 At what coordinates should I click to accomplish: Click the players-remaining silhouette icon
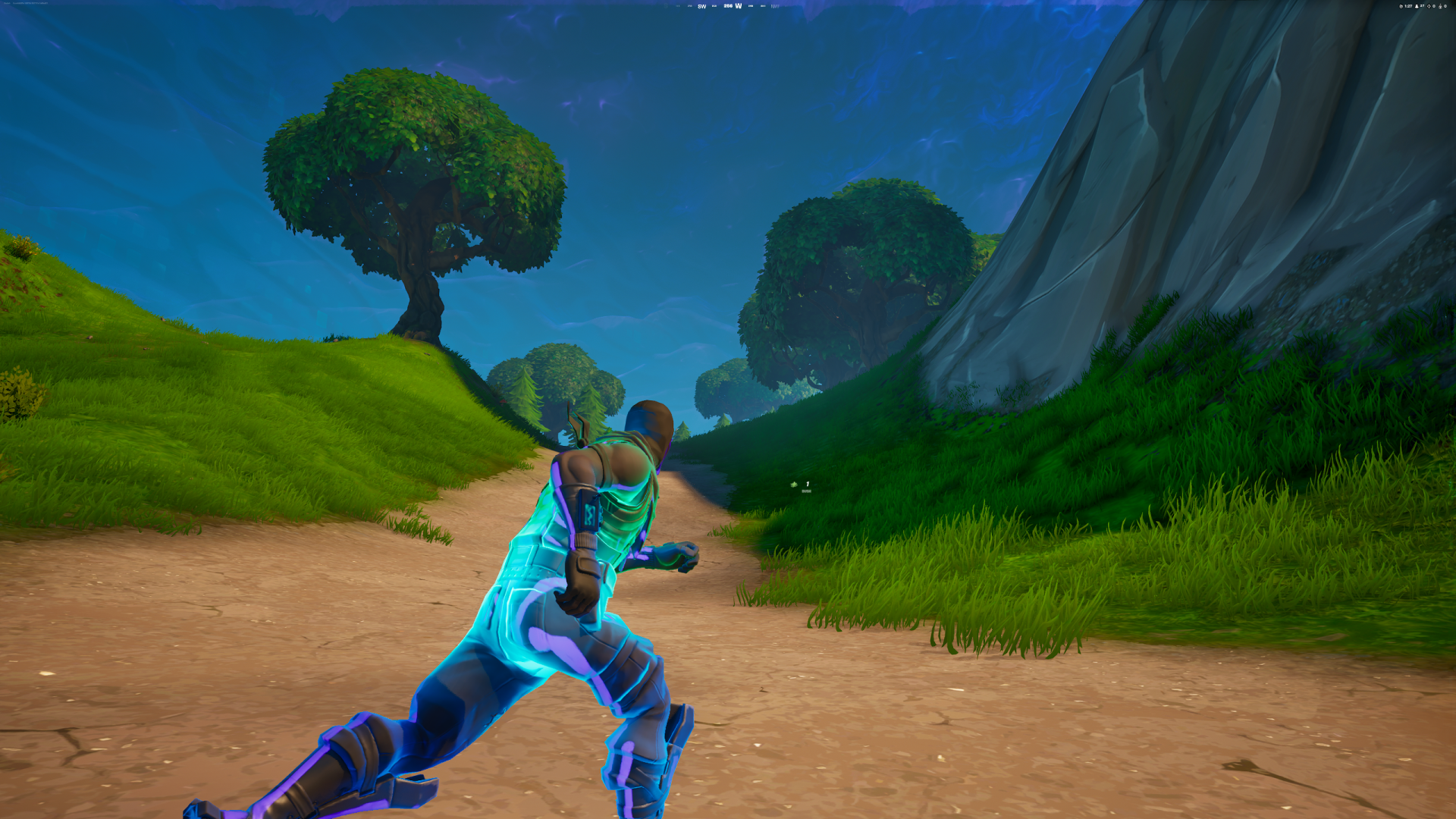[1417, 6]
